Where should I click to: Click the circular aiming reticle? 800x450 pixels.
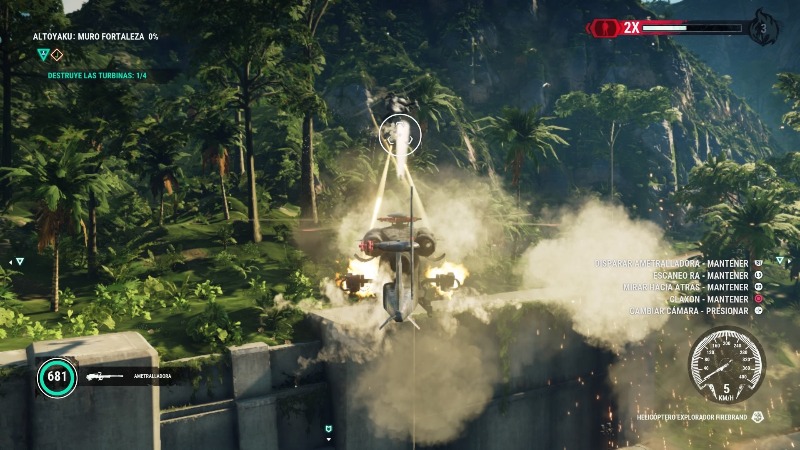tap(401, 133)
